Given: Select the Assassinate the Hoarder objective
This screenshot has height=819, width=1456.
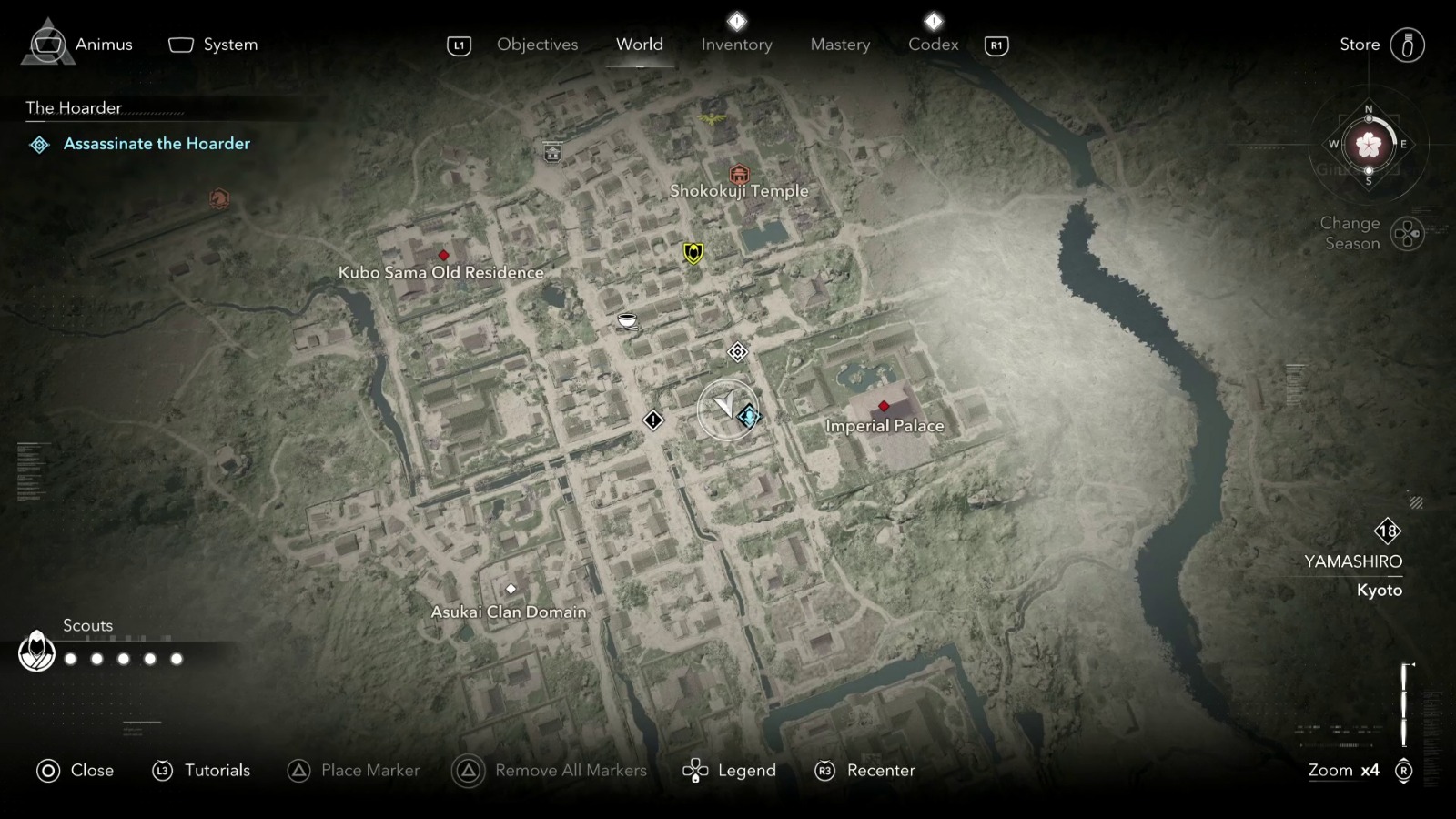Looking at the screenshot, I should click(x=157, y=143).
